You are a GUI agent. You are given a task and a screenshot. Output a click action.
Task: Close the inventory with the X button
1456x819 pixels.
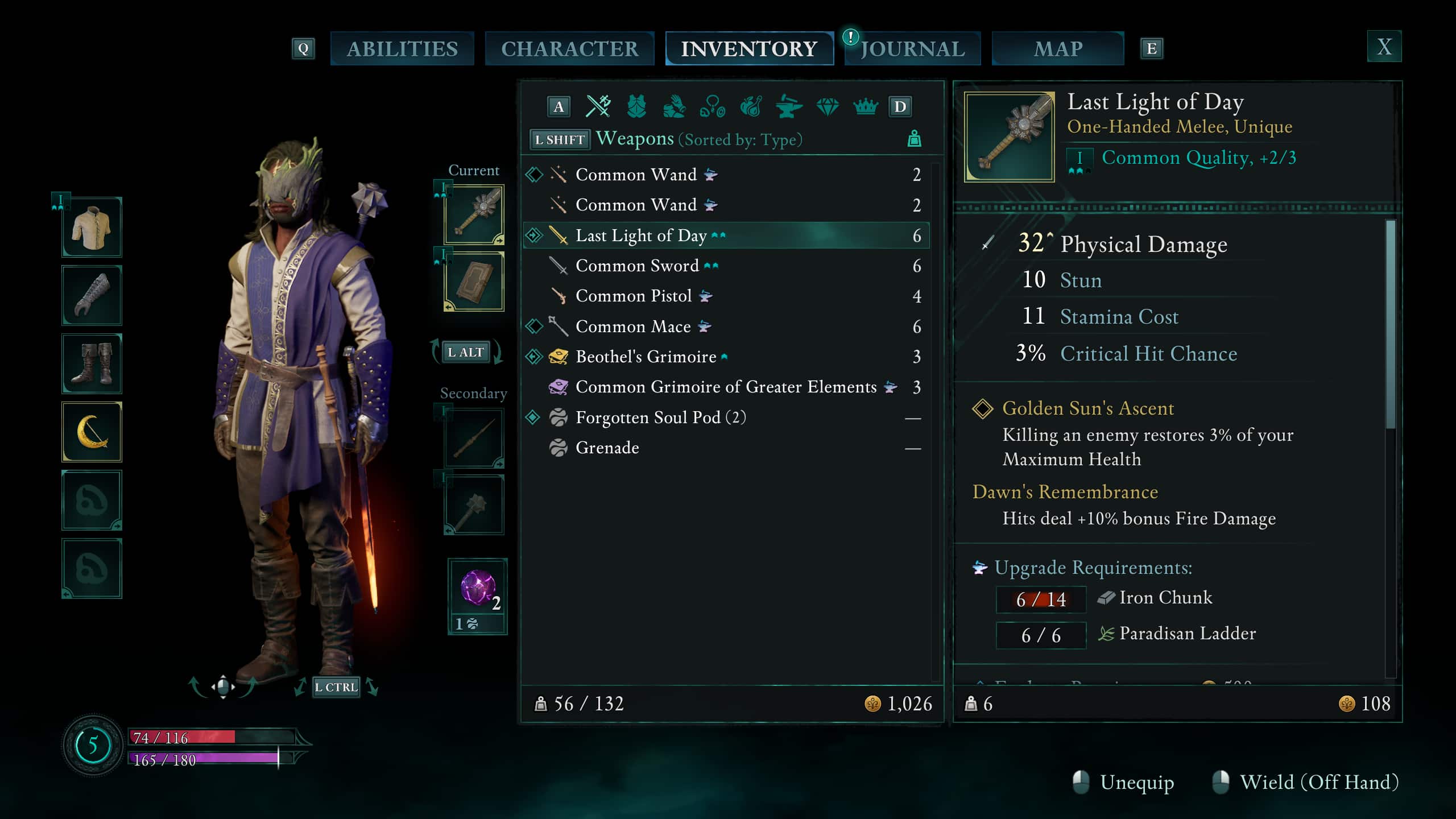pyautogui.click(x=1384, y=47)
